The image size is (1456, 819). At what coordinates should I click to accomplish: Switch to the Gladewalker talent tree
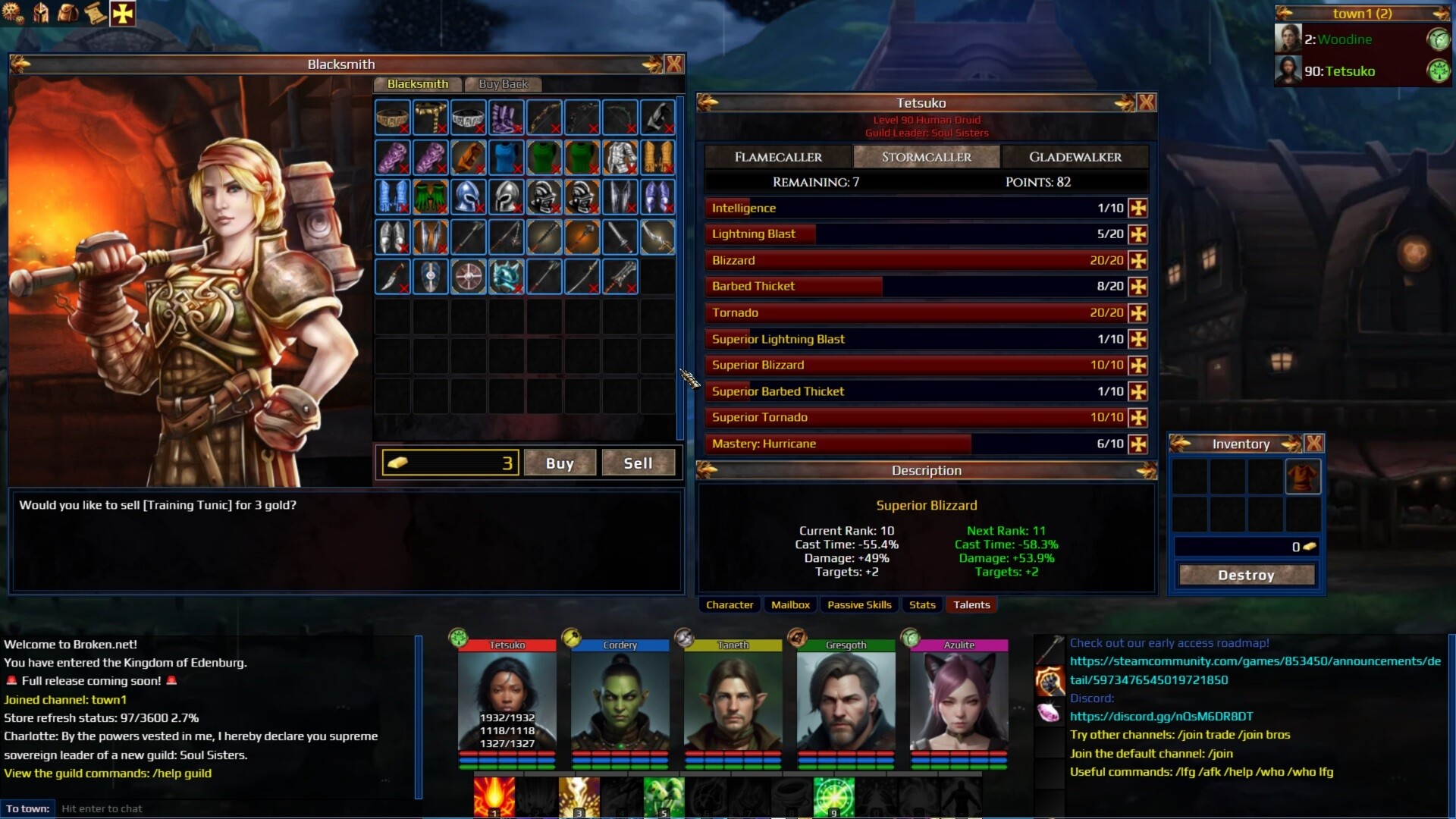[1075, 157]
